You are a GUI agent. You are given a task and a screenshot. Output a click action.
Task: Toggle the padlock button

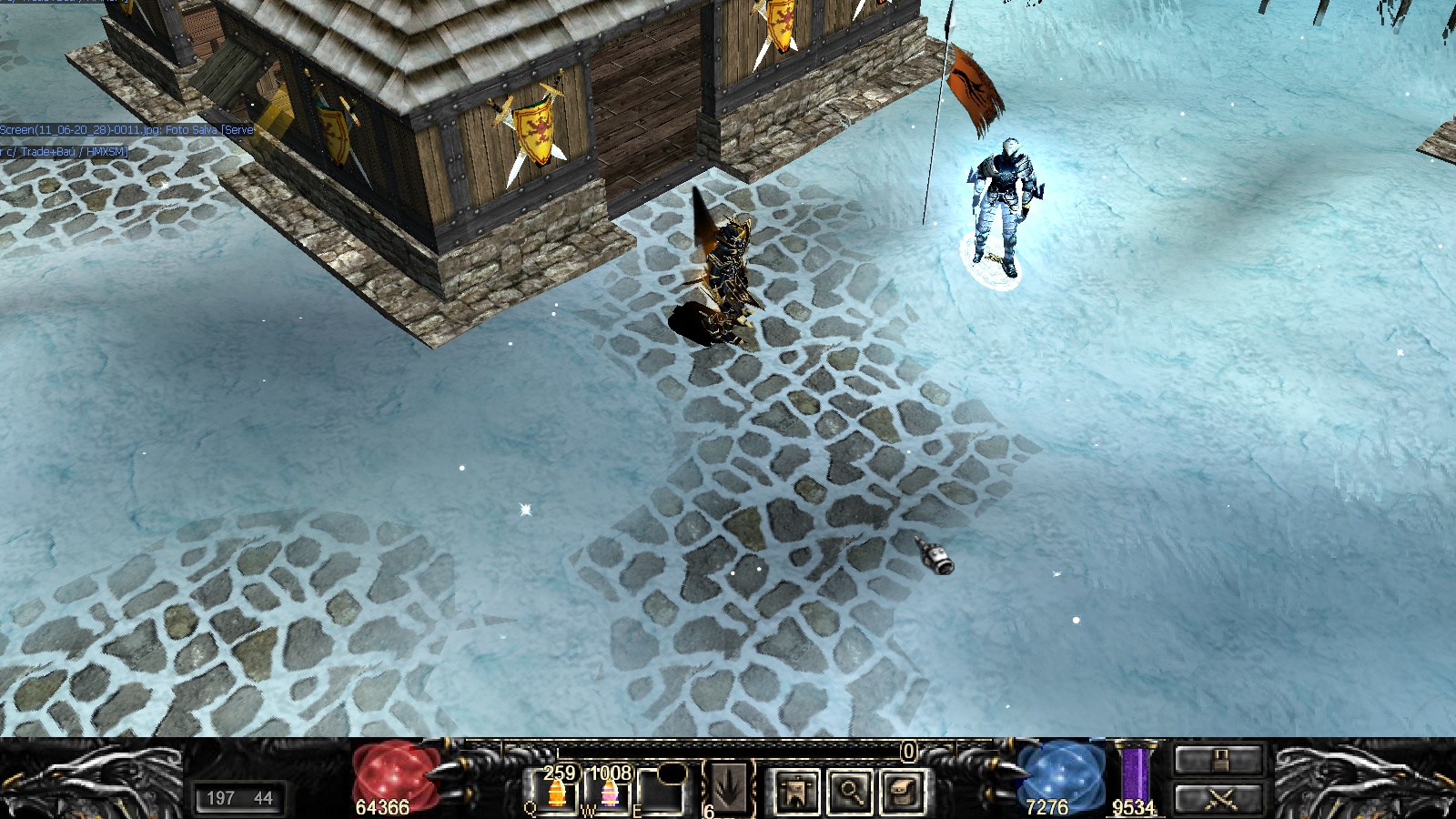(1218, 760)
